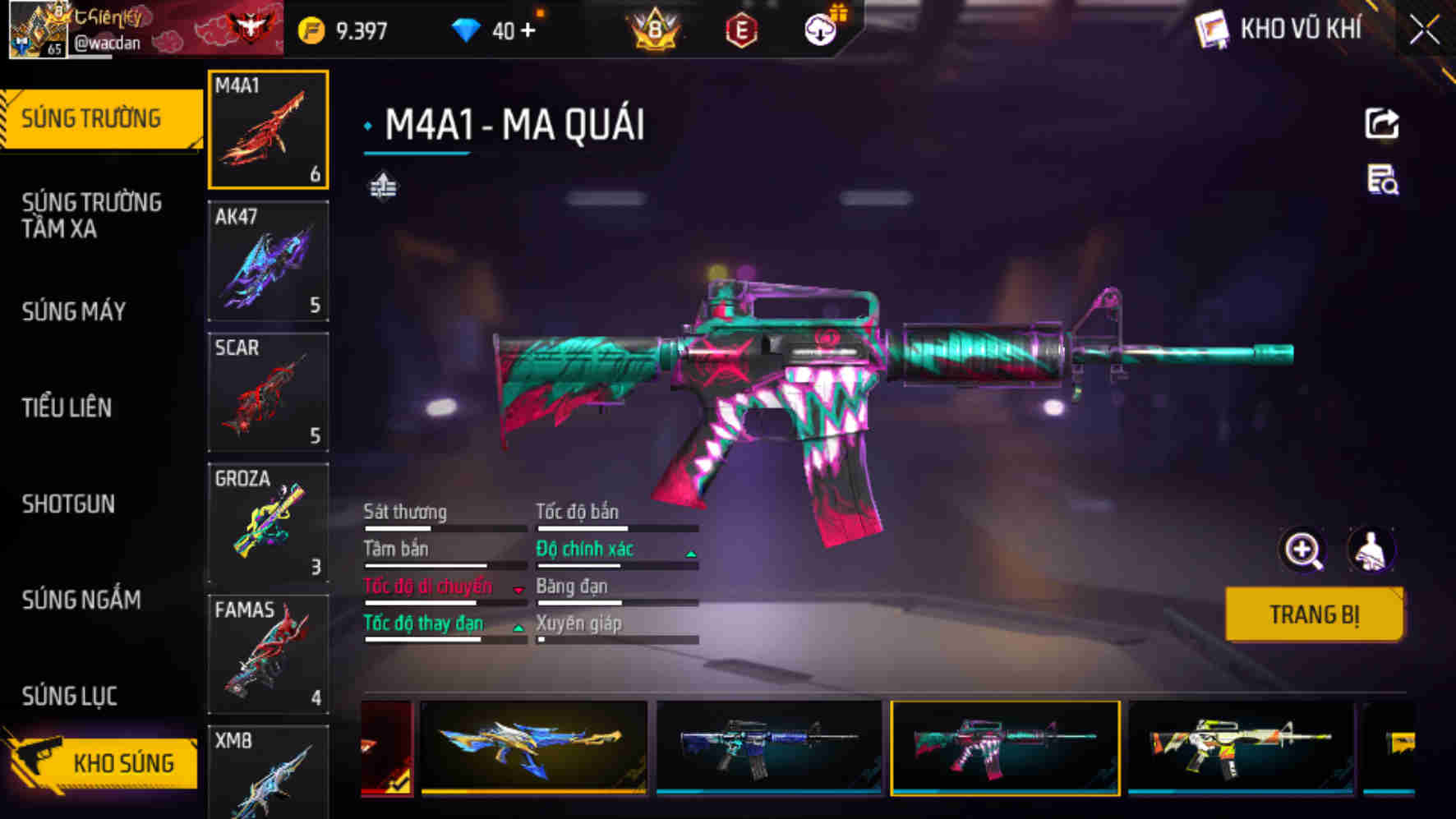Equip the skin with Trang Bị button
The image size is (1456, 819).
tap(1314, 614)
